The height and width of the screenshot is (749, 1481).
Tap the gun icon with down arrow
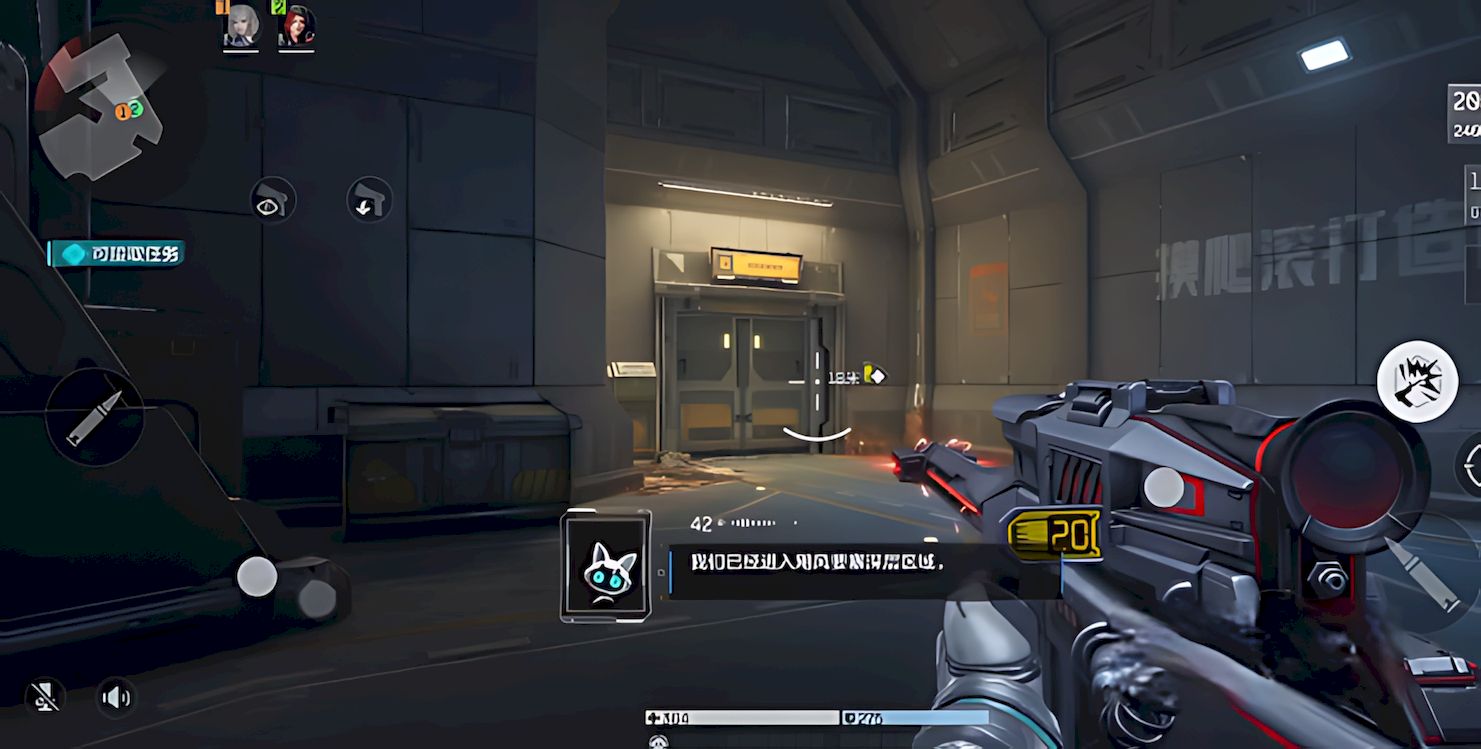click(369, 199)
